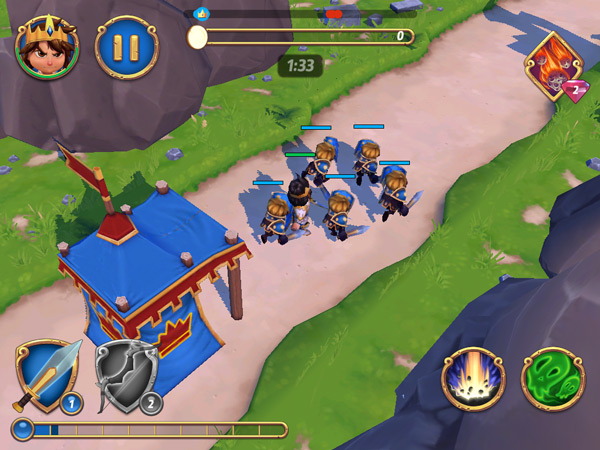The width and height of the screenshot is (600, 450).
Task: Pause the battle
Action: (127, 47)
